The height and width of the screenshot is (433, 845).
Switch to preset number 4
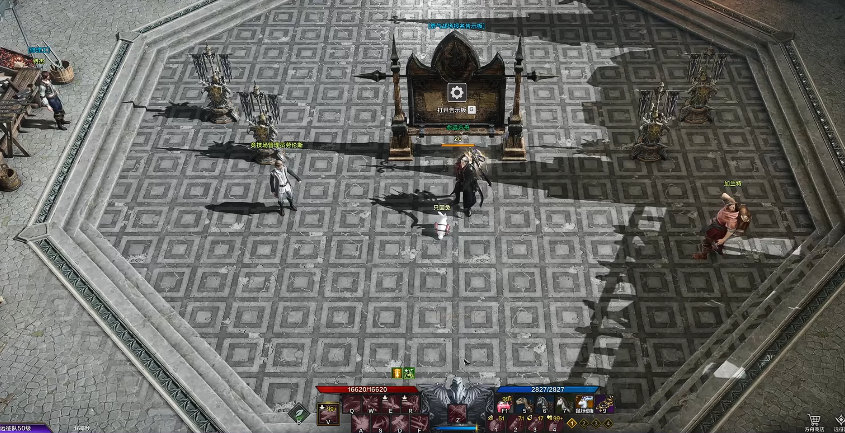(x=610, y=424)
